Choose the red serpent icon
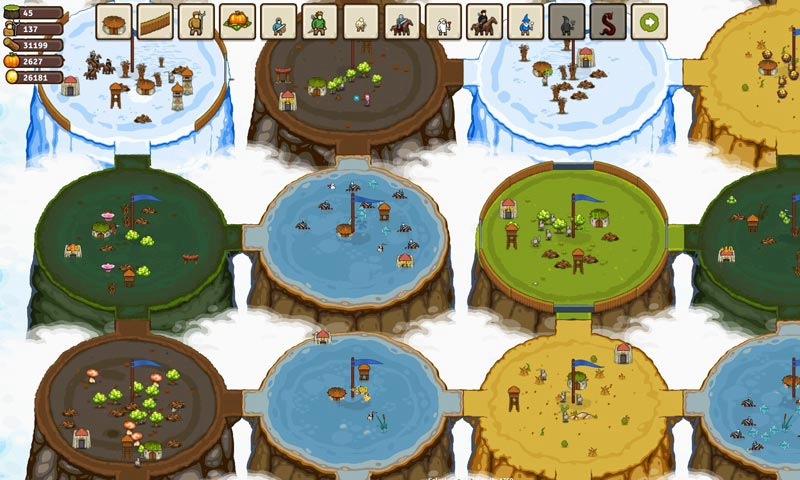800x480 pixels. click(607, 21)
